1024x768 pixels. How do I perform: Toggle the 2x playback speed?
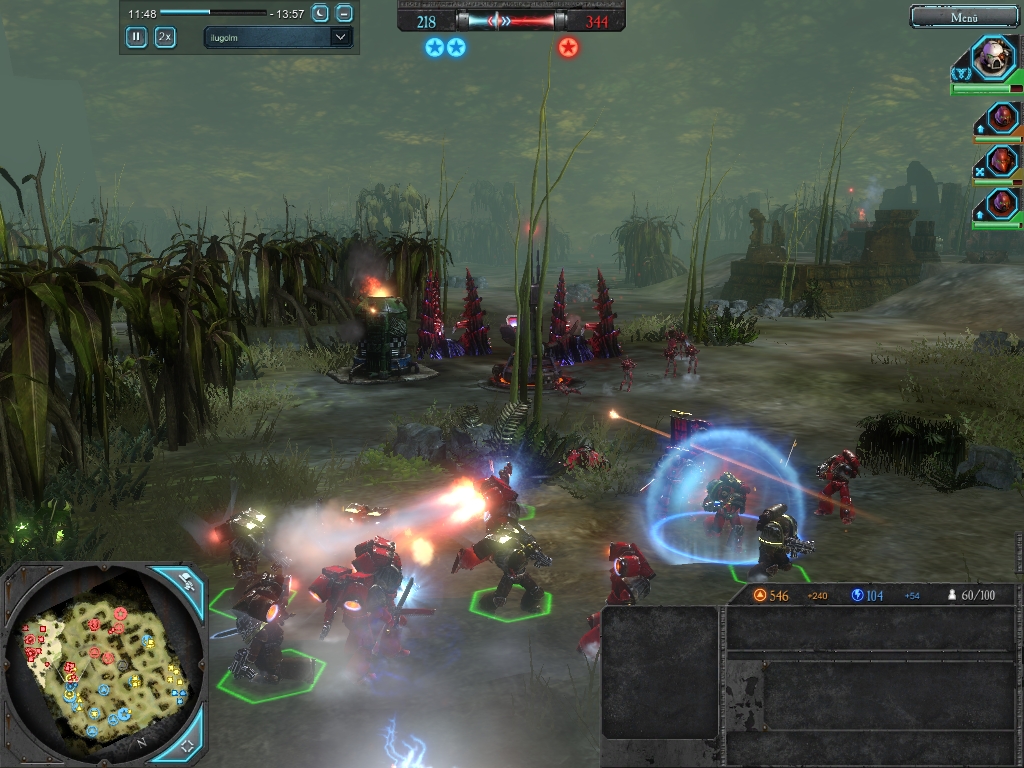pyautogui.click(x=165, y=37)
